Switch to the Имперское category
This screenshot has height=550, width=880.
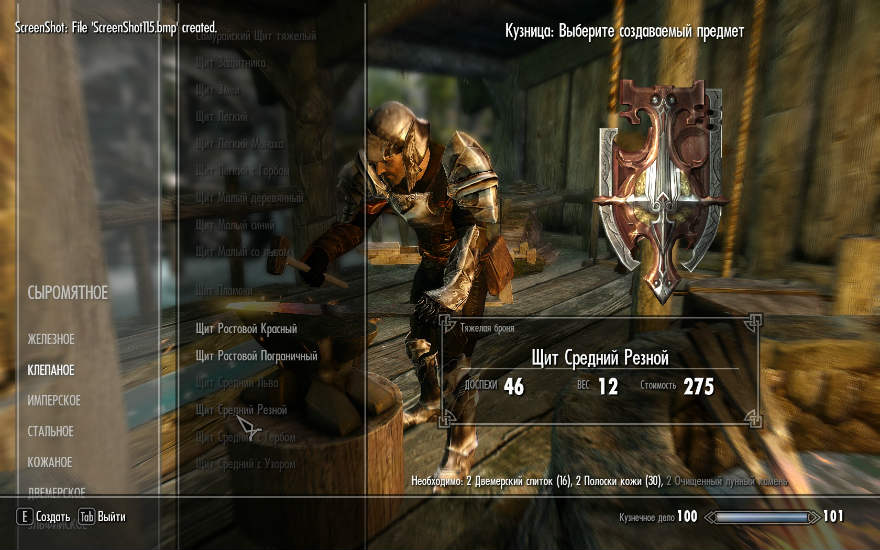click(x=54, y=401)
